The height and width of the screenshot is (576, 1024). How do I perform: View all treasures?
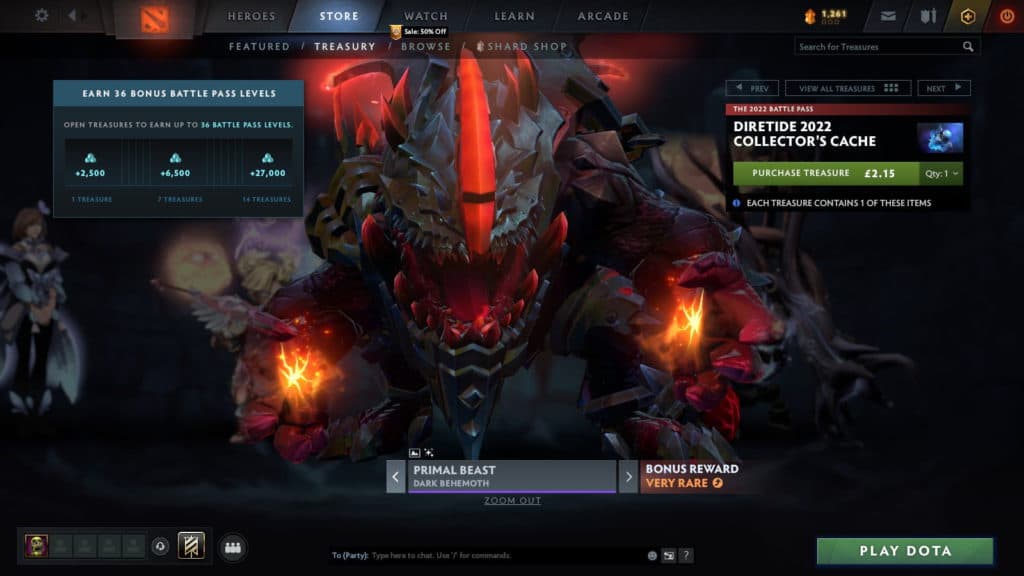847,88
